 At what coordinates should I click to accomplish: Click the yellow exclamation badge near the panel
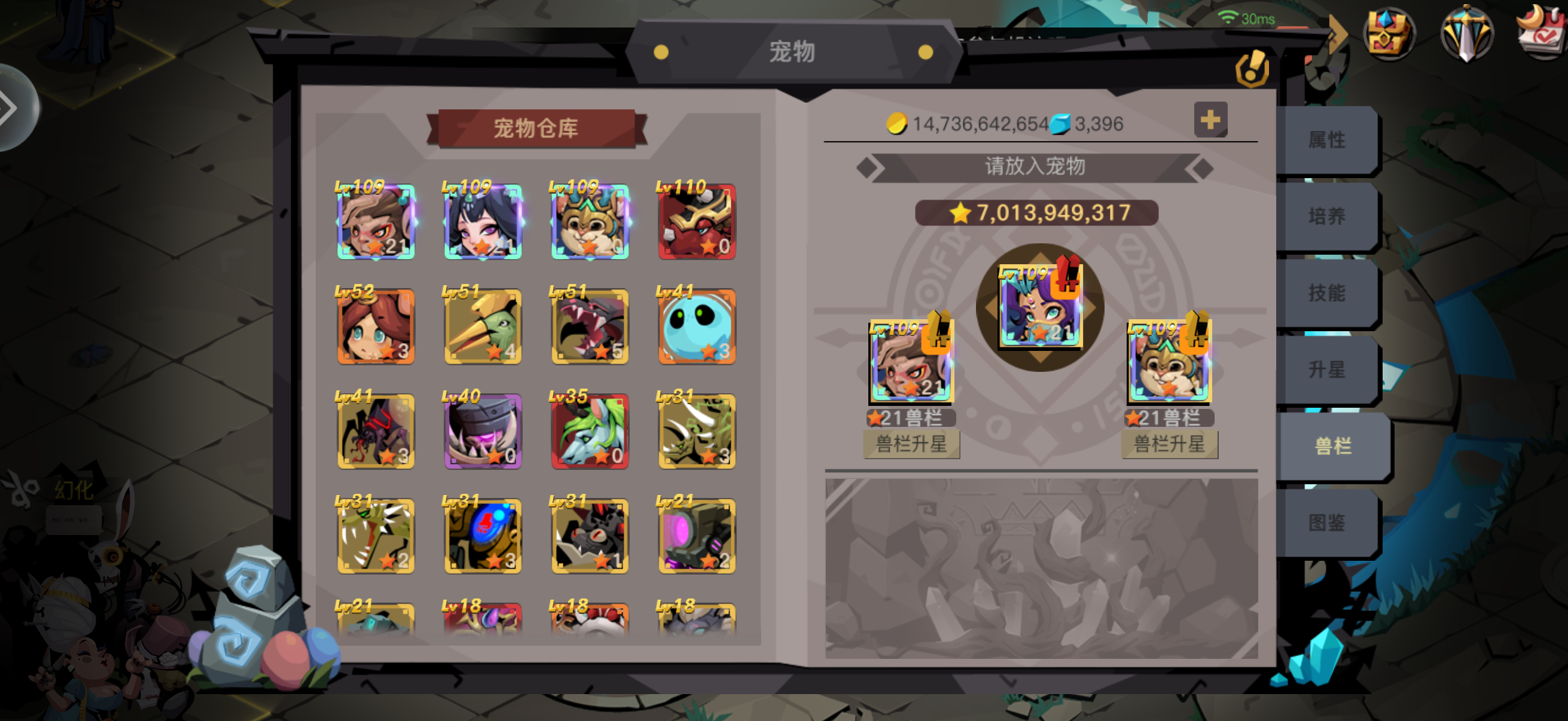[x=1253, y=69]
